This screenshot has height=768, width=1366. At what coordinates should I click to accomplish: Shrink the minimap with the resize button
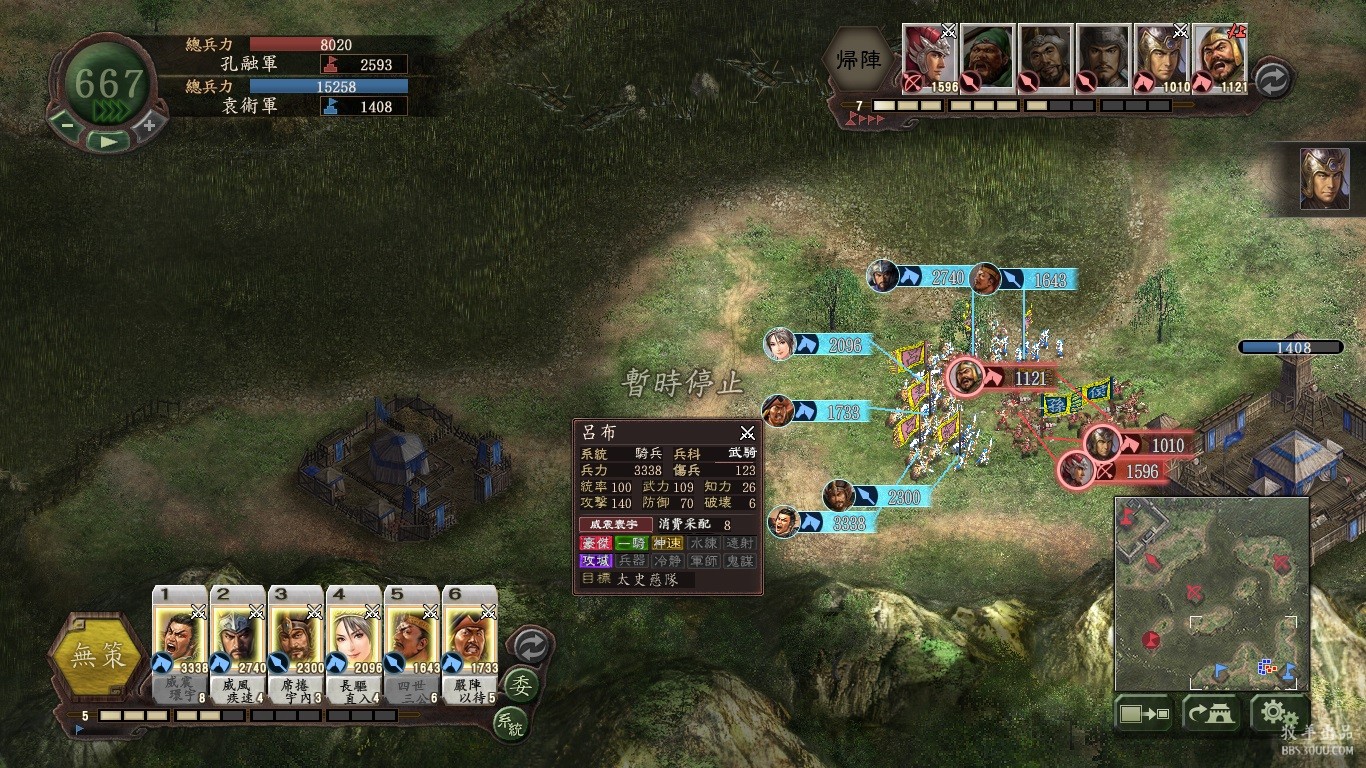point(1145,714)
